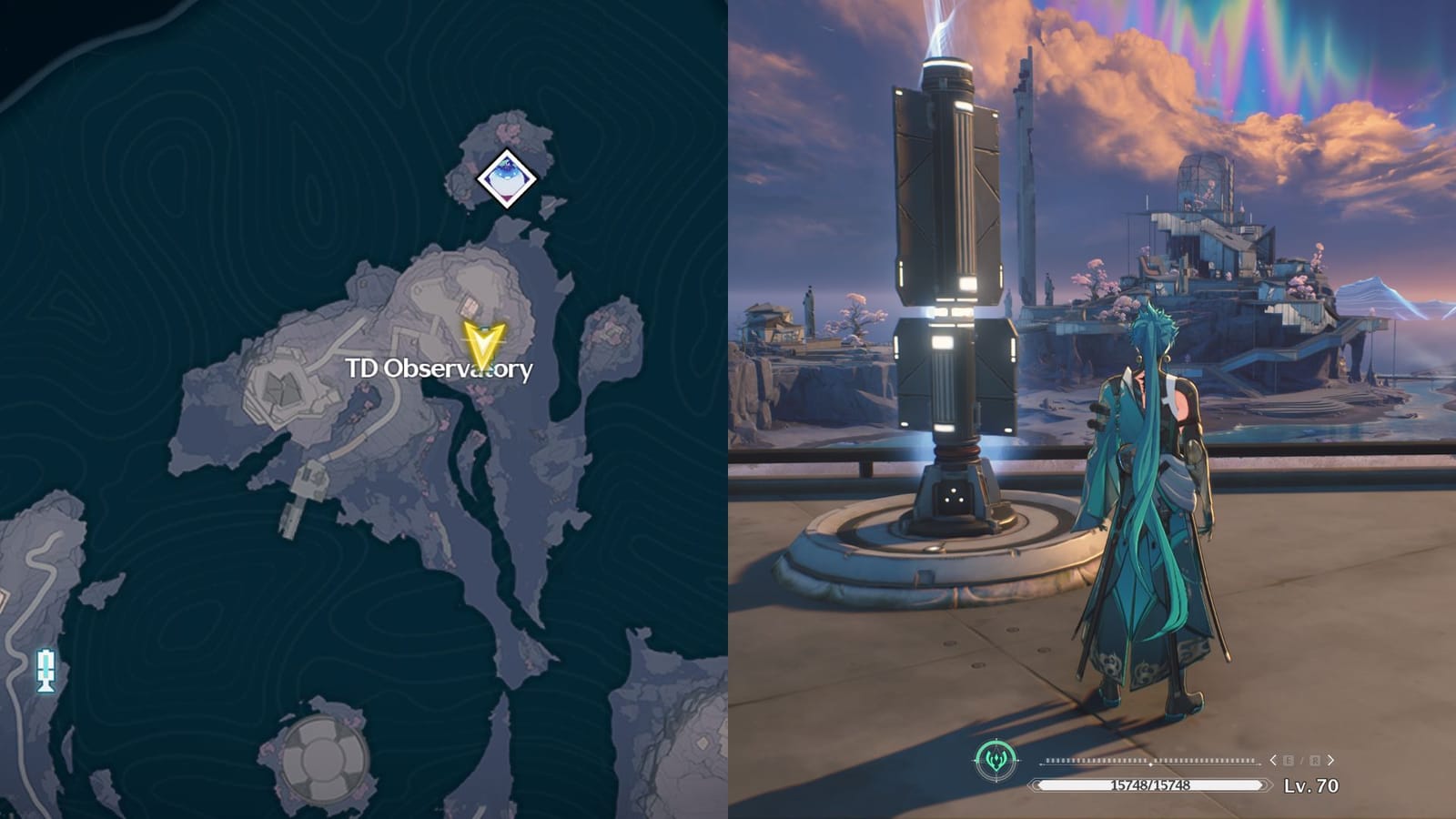Screen dimensions: 1456x819
Task: Click the green Forte gauge emblem
Action: [996, 759]
